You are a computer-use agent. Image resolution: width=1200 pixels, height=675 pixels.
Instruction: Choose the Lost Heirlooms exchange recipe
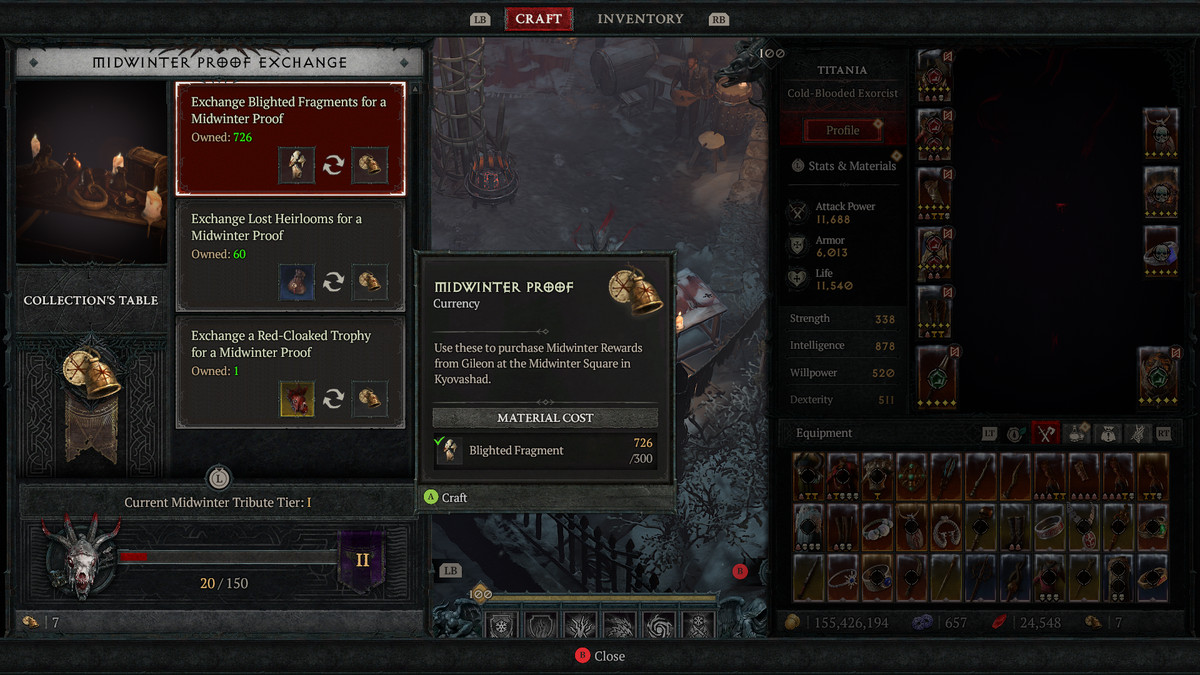pos(290,255)
